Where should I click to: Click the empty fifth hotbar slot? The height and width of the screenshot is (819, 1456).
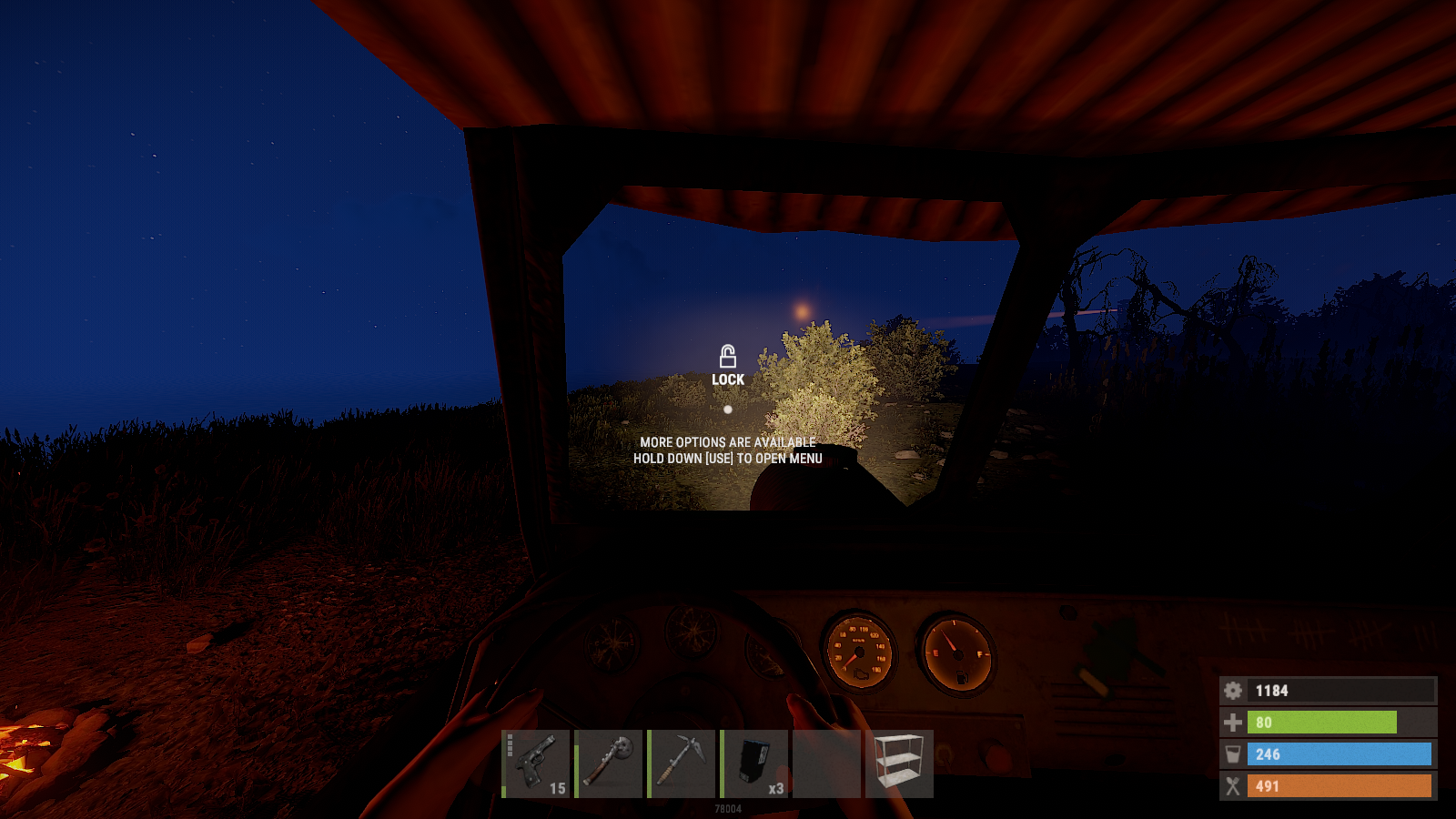[826, 763]
